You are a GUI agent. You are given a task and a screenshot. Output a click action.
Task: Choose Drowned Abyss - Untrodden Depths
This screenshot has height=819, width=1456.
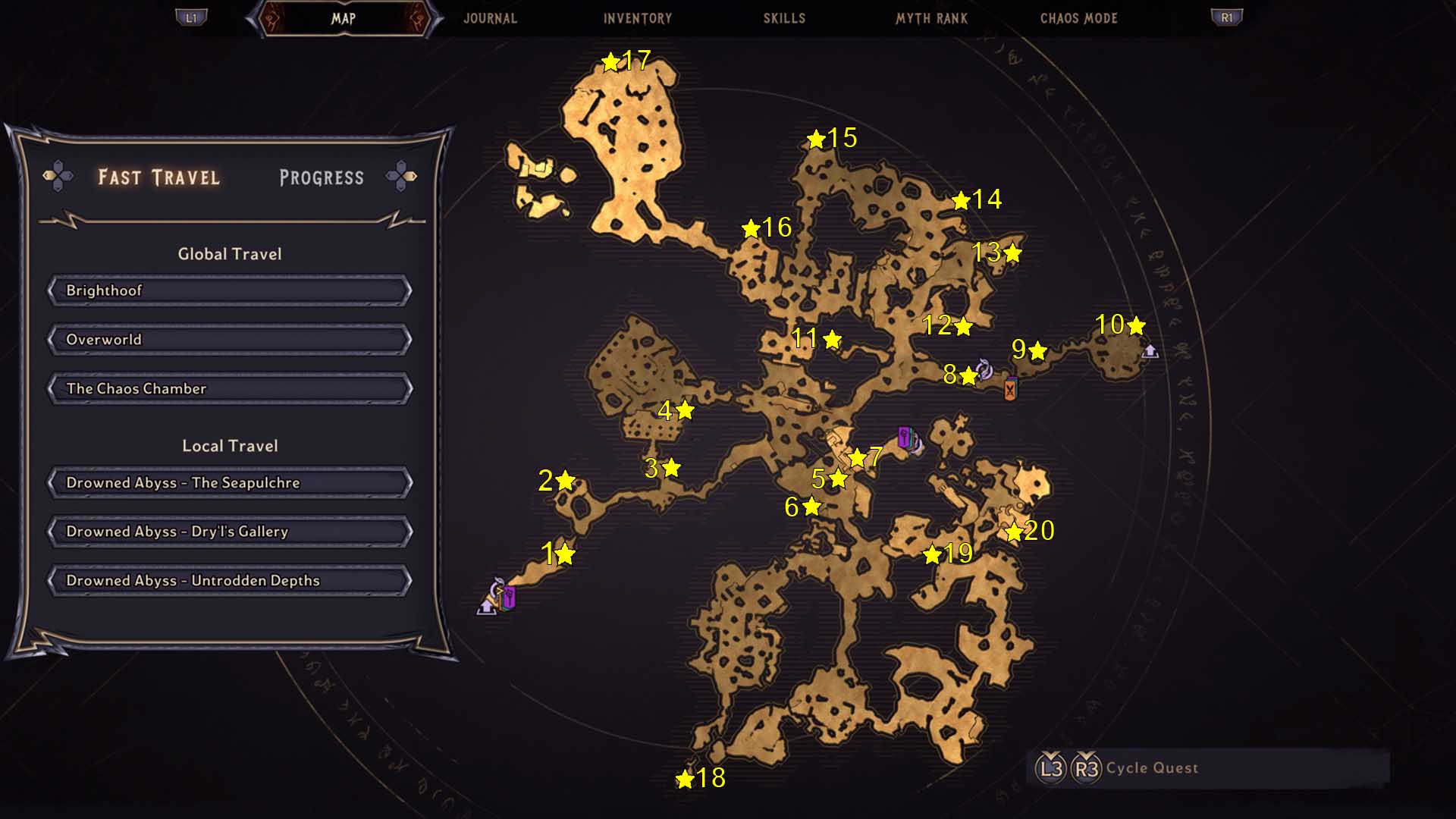[x=230, y=581]
